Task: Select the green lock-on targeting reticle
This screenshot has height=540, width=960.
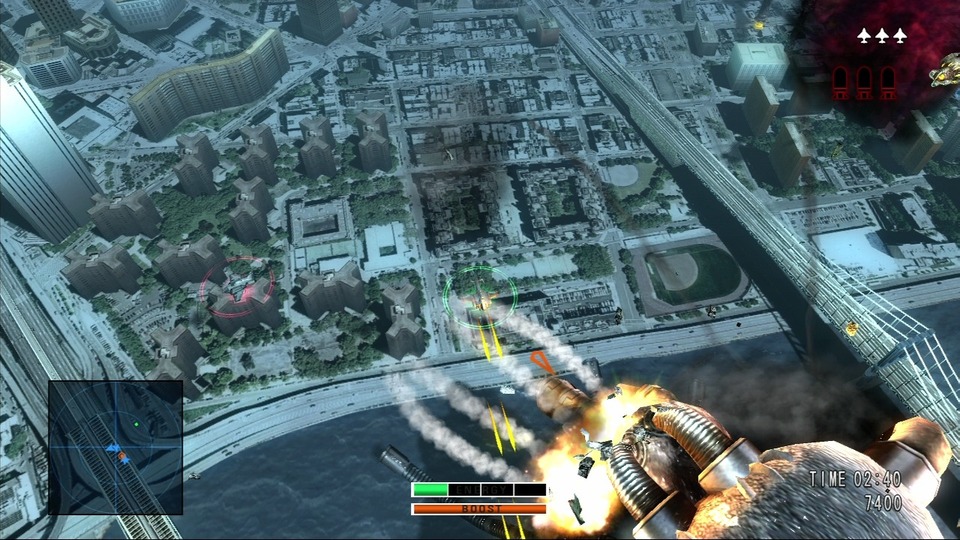Action: [481, 295]
